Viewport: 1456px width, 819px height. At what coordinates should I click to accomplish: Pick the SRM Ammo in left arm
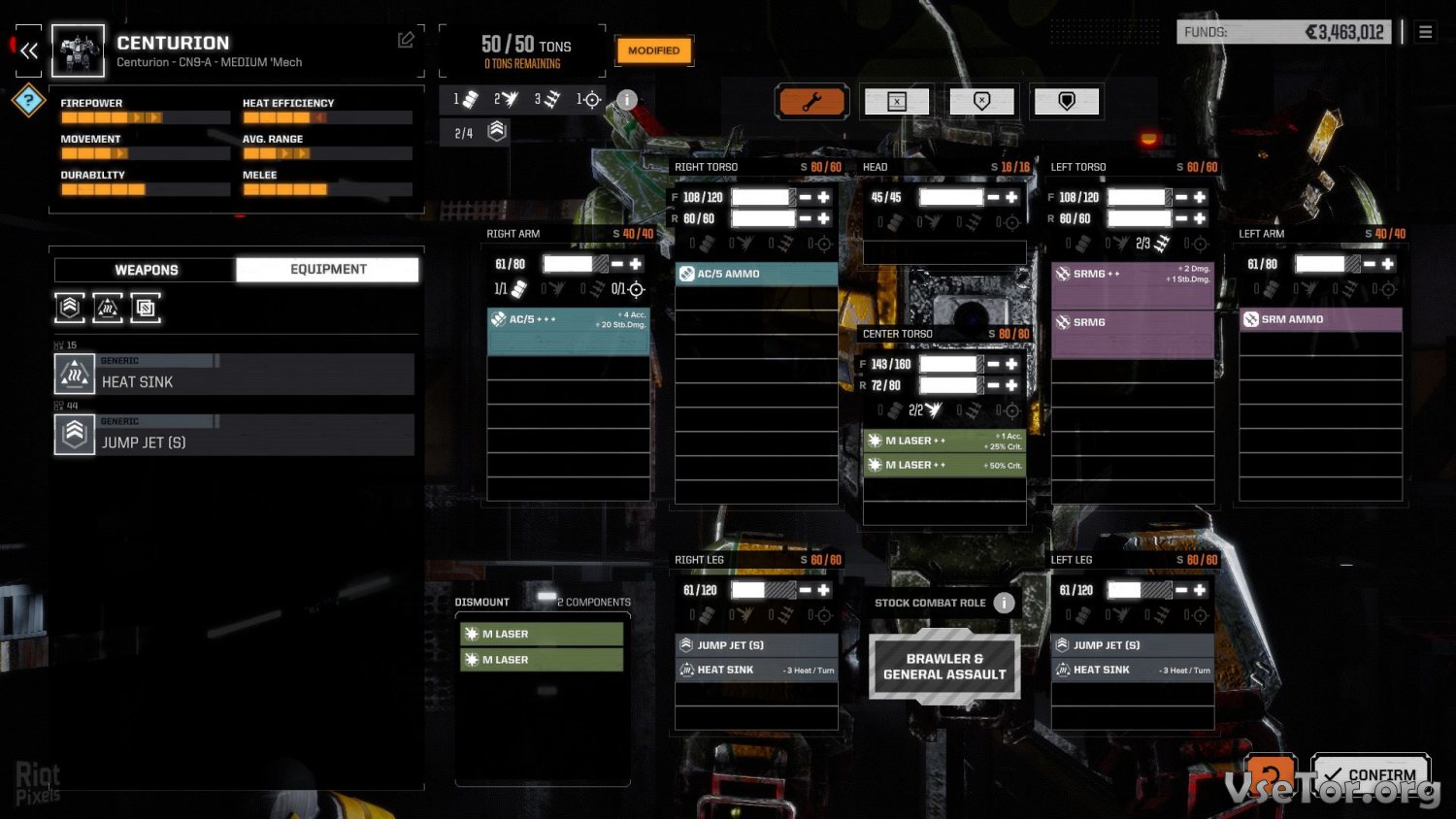point(1320,319)
